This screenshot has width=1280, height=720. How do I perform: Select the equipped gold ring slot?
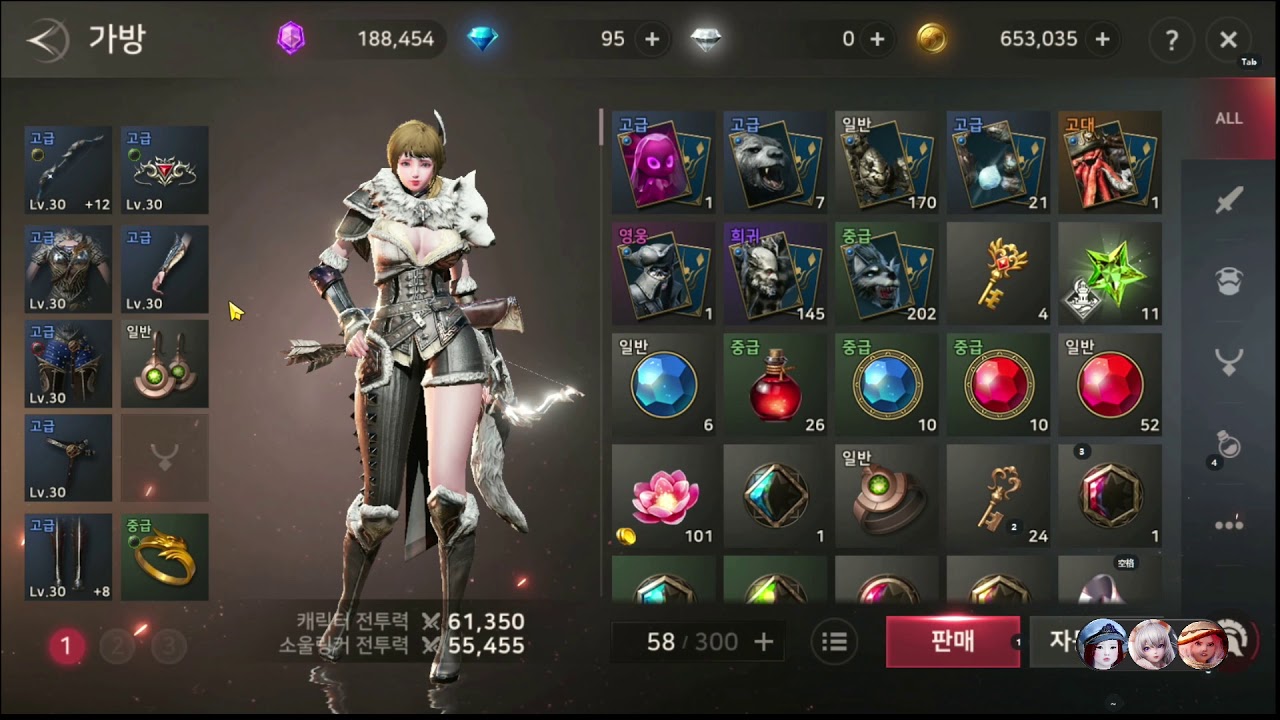point(165,557)
